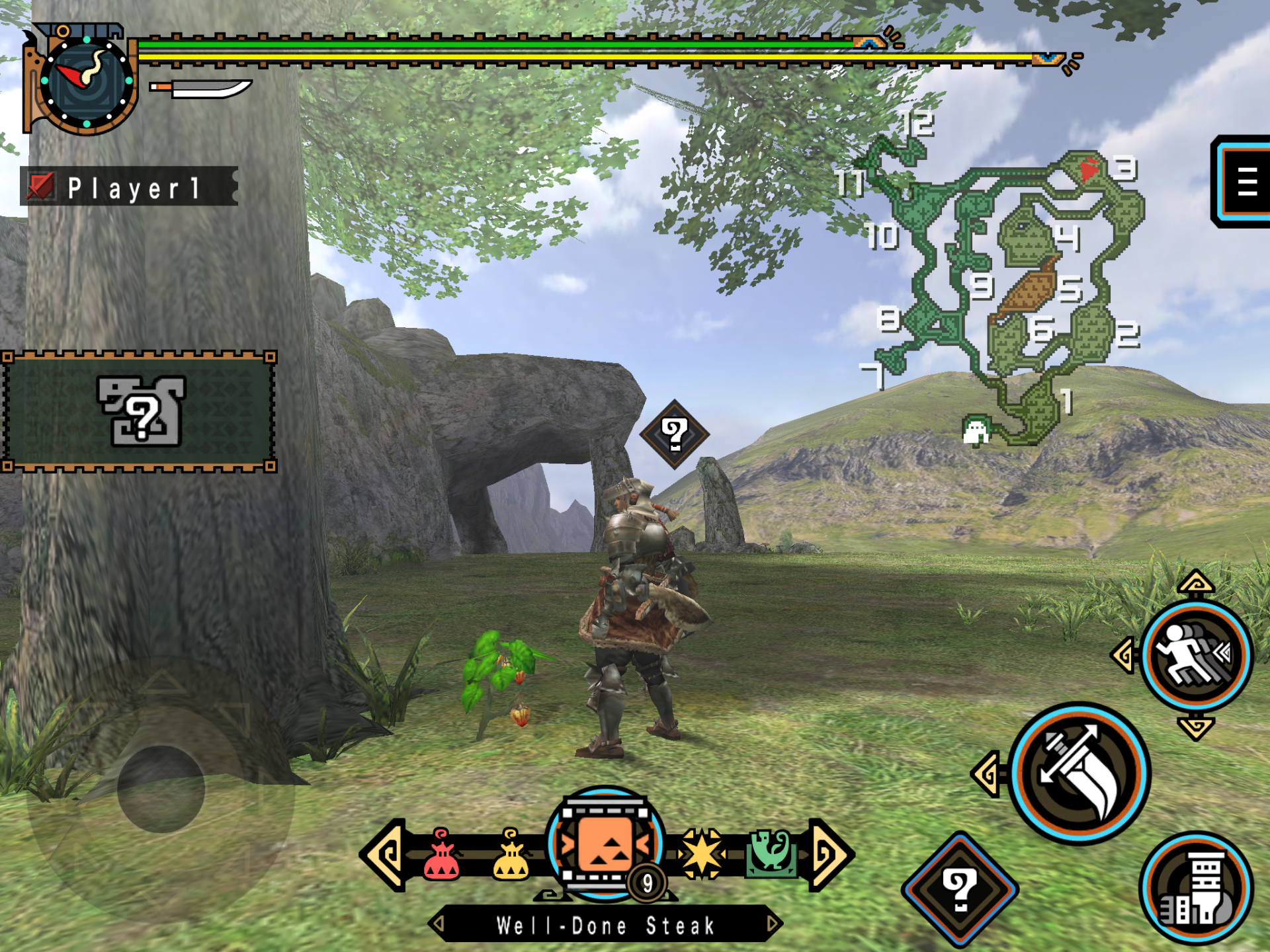Select the Well-Done Steak item slot

pos(605,845)
